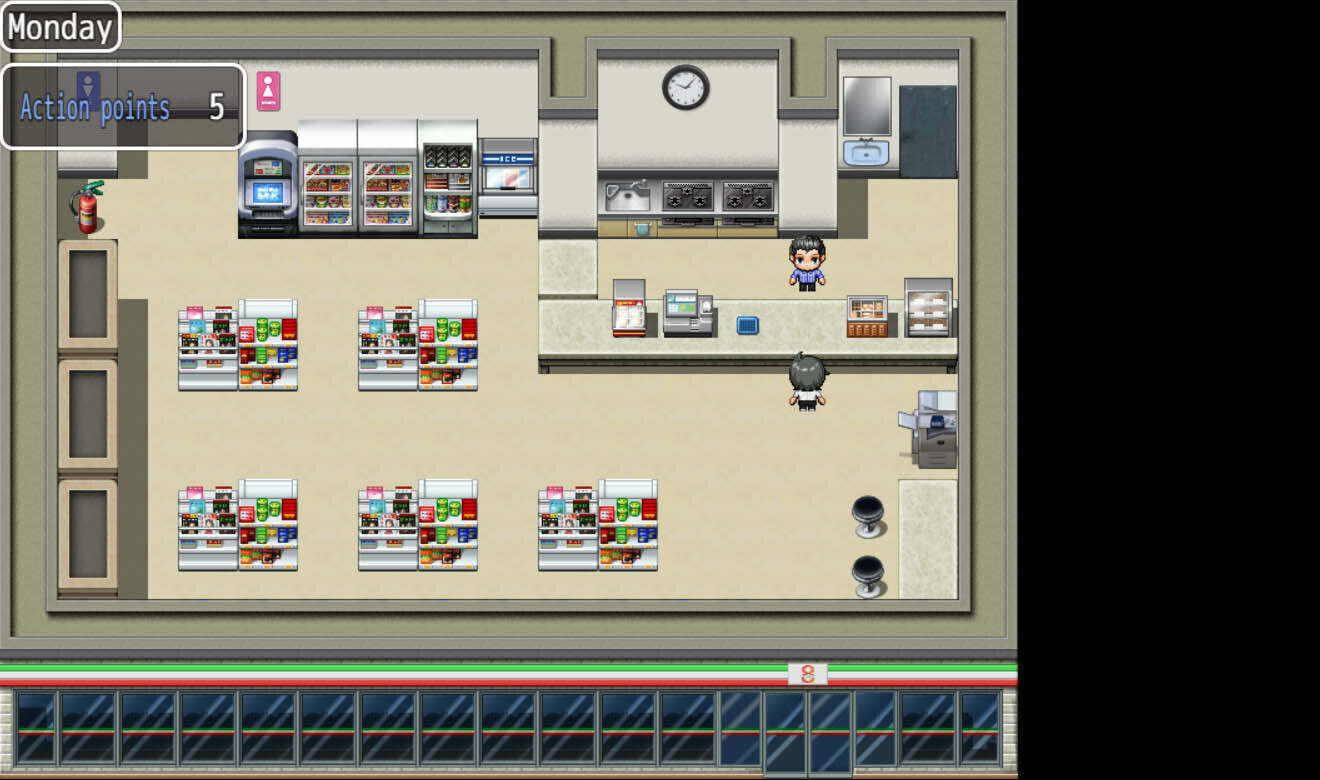Click the Monday day label
The image size is (1320, 780).
click(60, 27)
